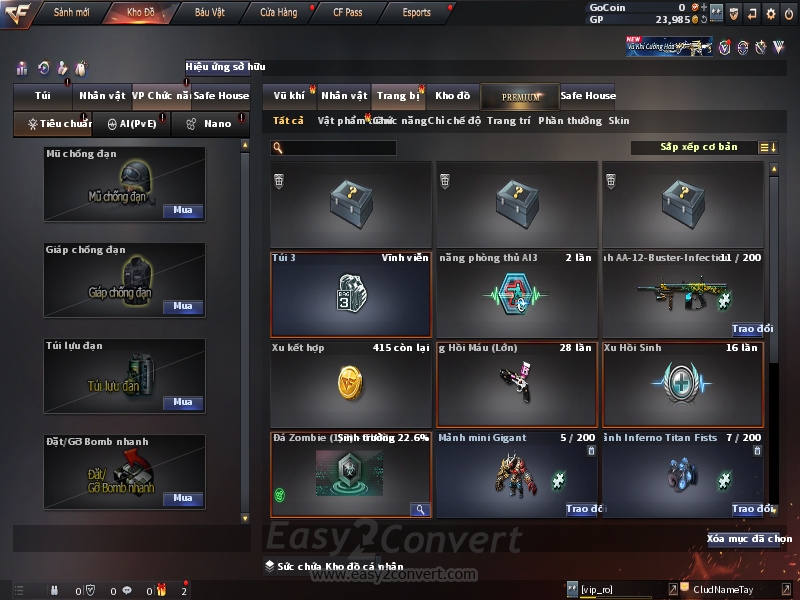Screen dimensions: 800x600
Task: Open the Cửa Hàng shop tab
Action: [278, 13]
